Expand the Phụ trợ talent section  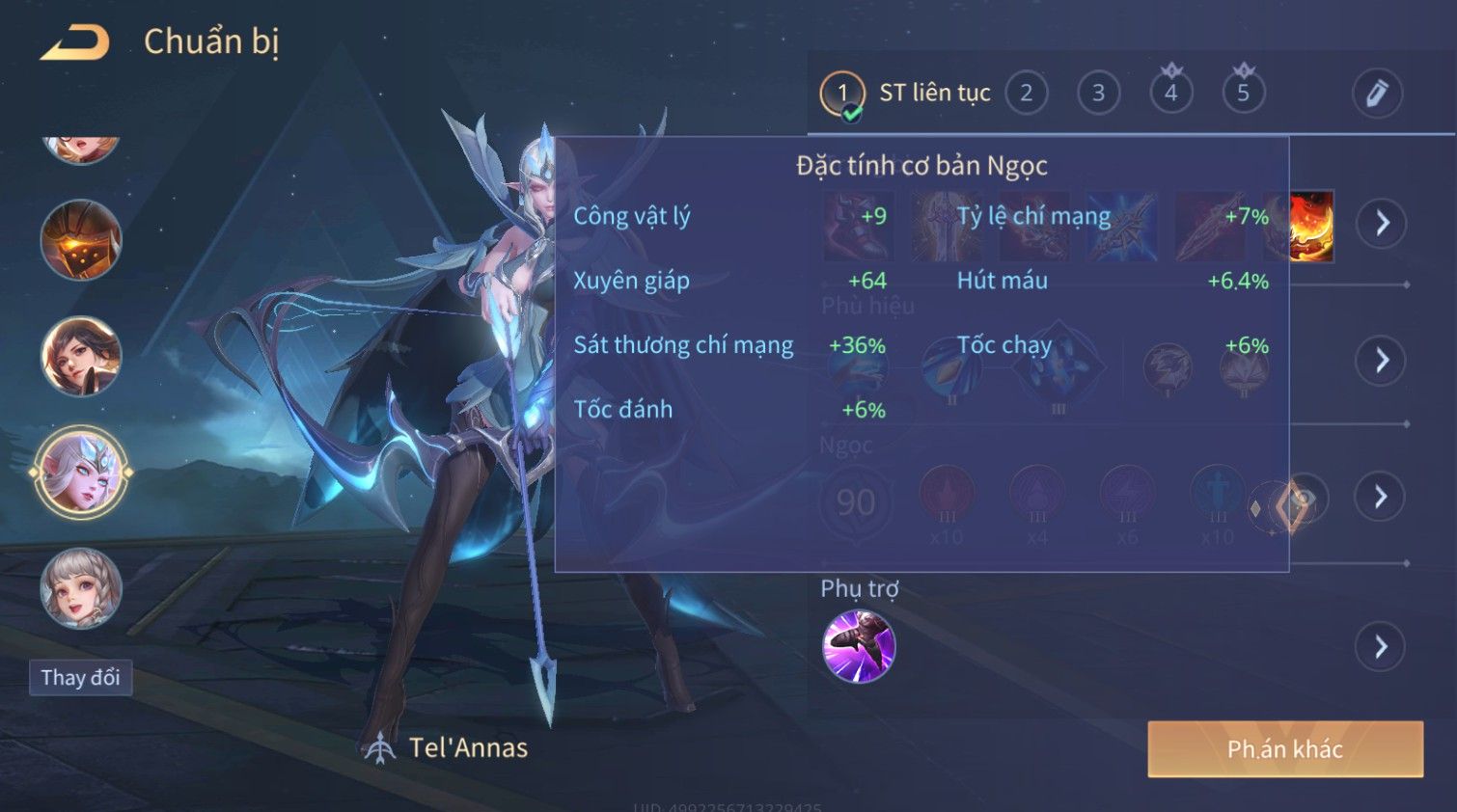pos(1382,646)
